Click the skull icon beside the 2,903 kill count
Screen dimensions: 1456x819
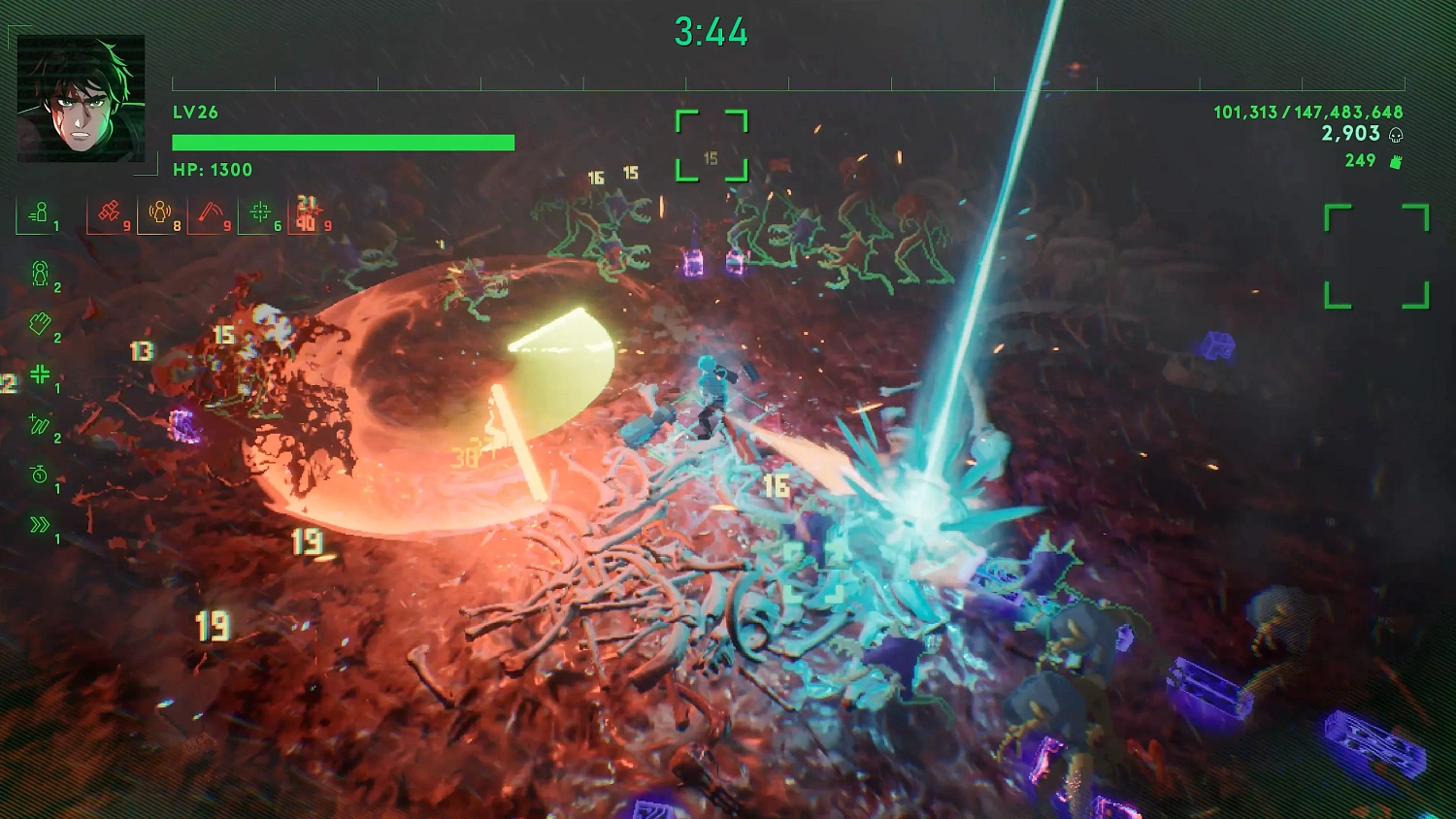coord(1395,136)
